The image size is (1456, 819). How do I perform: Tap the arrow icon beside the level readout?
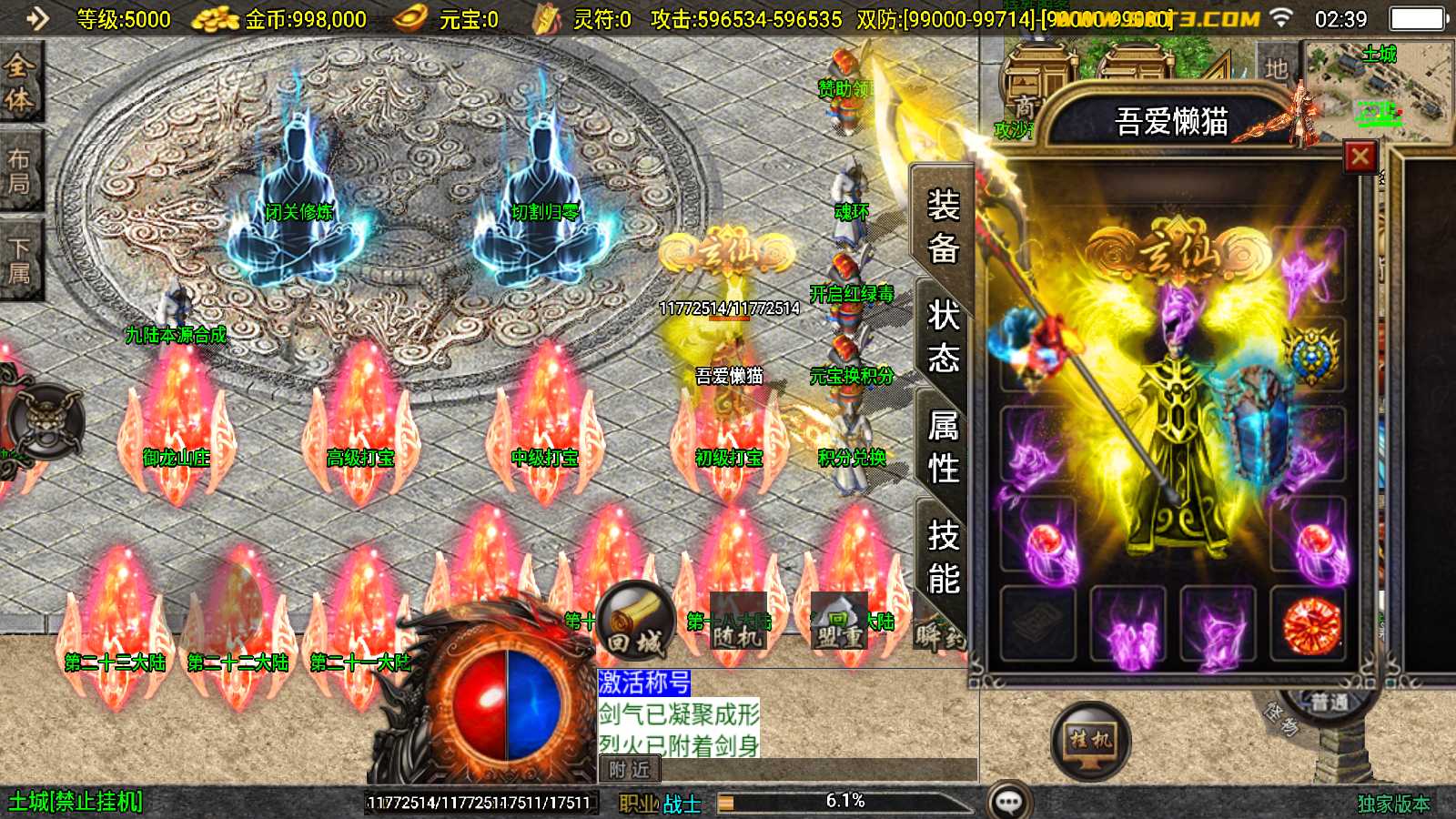pos(36,18)
